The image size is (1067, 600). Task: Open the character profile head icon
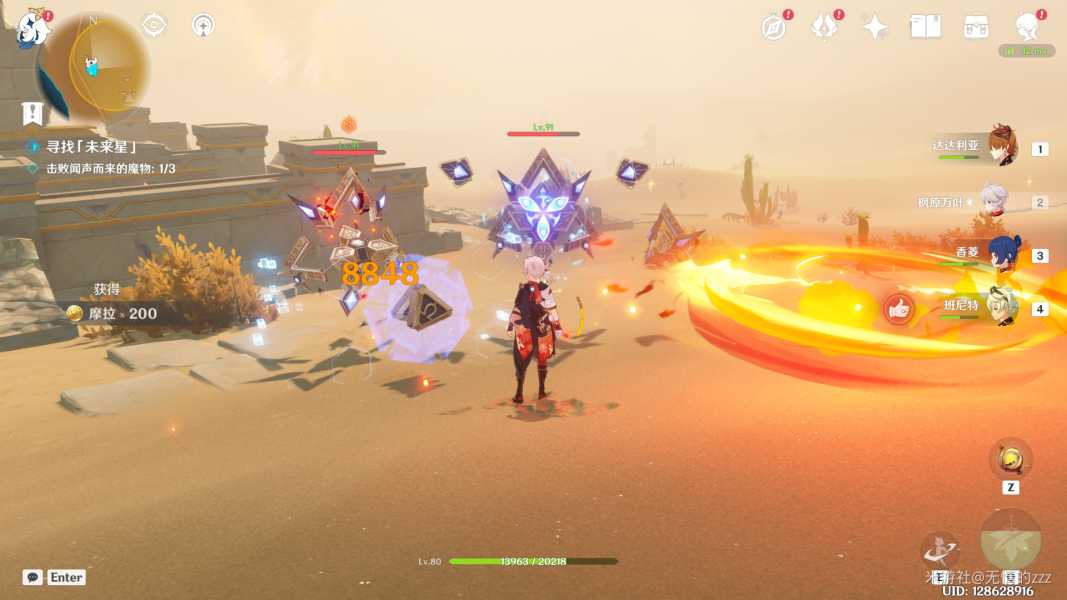(x=1027, y=27)
